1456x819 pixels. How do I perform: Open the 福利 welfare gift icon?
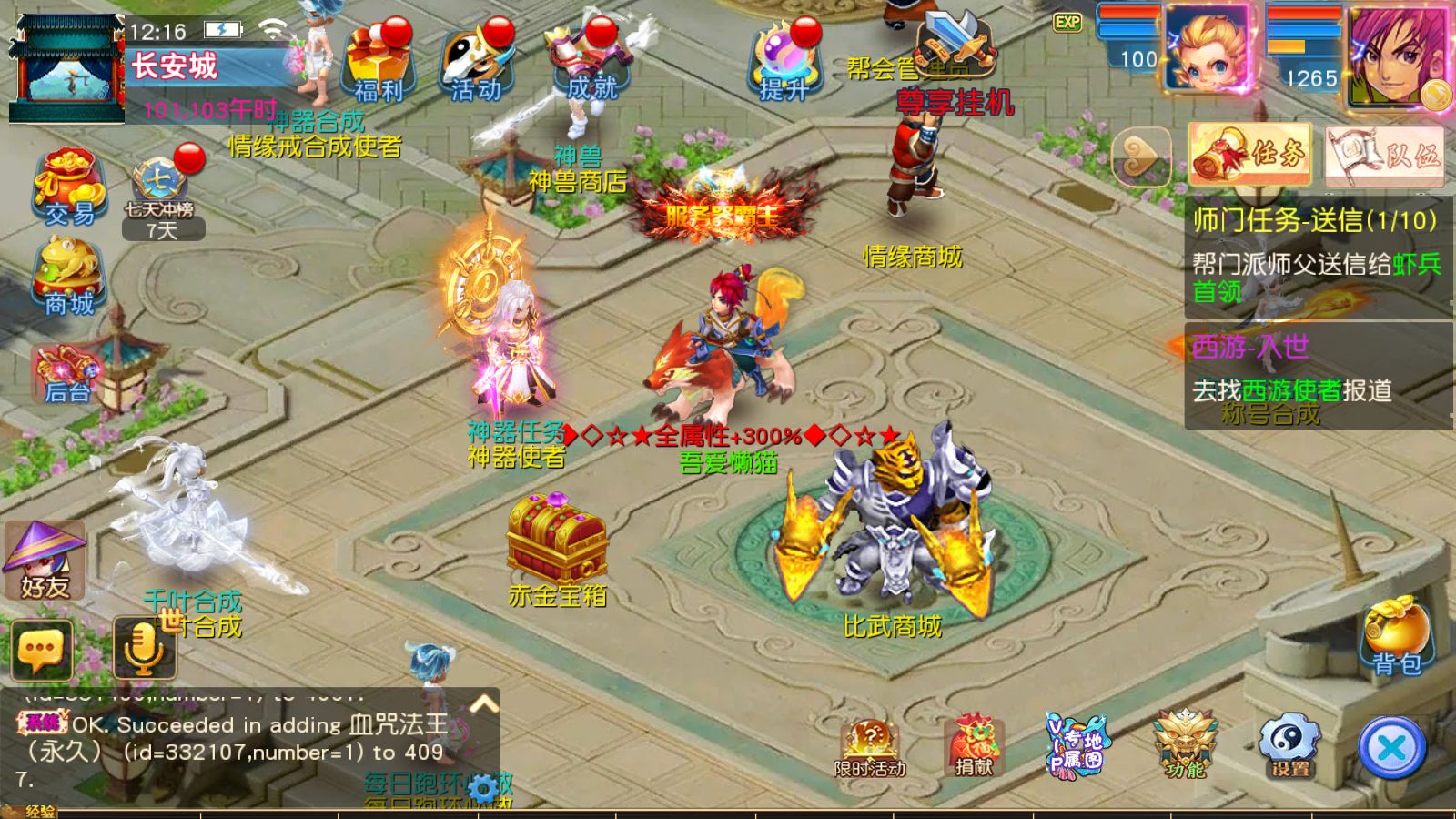tap(377, 64)
